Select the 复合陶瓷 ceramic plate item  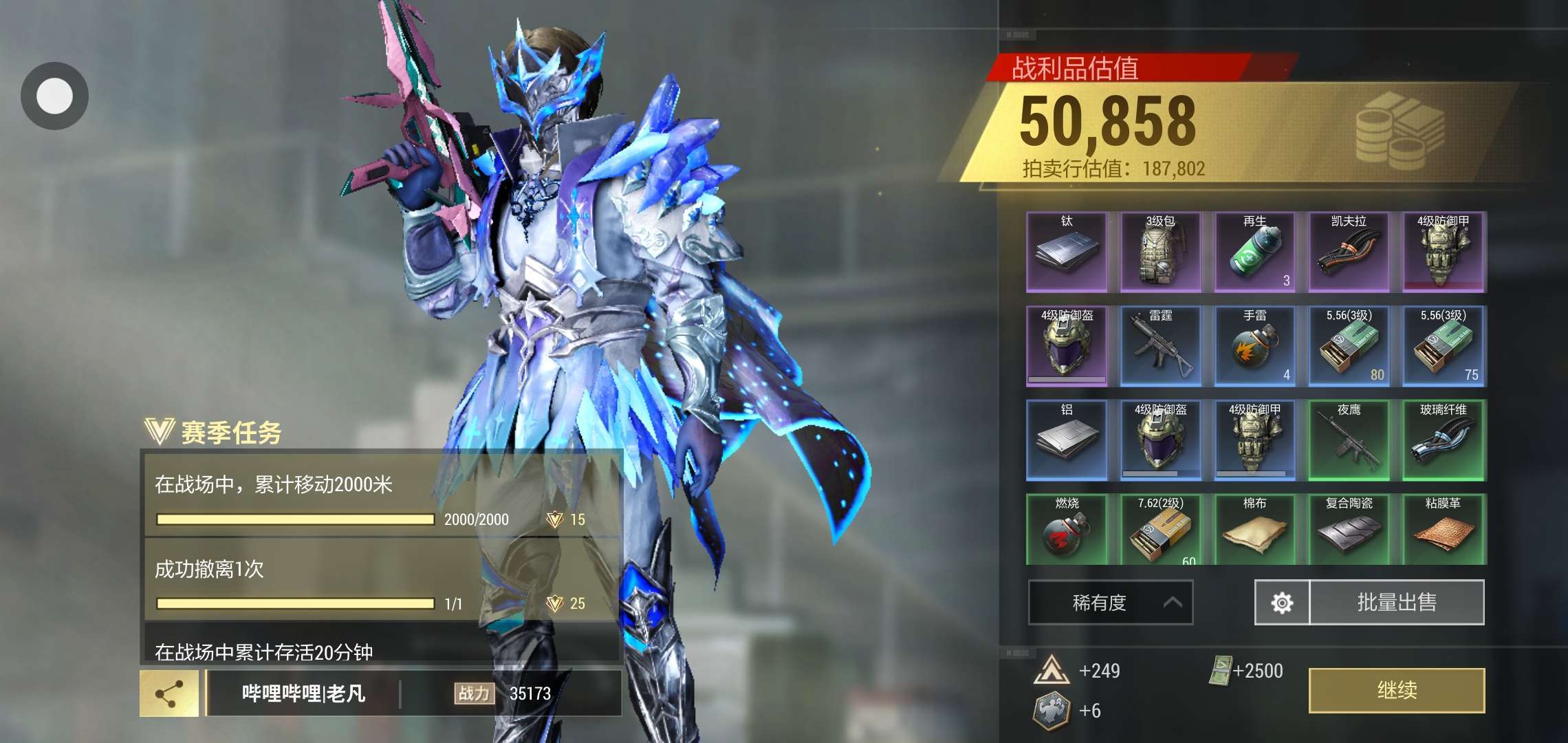click(x=1349, y=530)
